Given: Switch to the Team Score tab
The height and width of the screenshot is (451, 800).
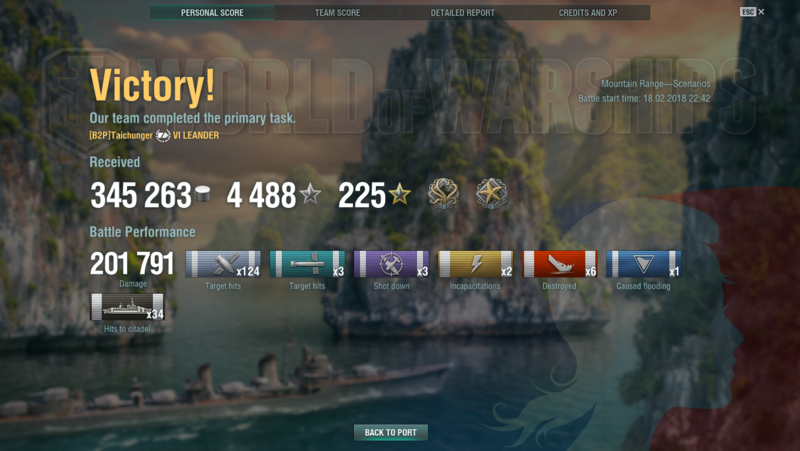Looking at the screenshot, I should point(337,13).
